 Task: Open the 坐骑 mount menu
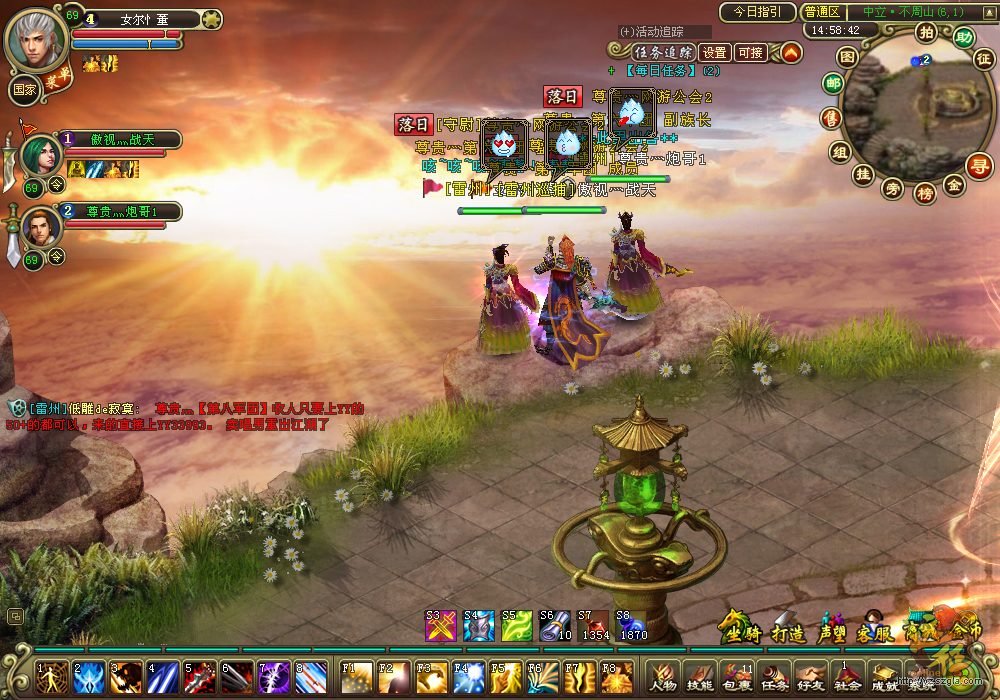(x=740, y=629)
